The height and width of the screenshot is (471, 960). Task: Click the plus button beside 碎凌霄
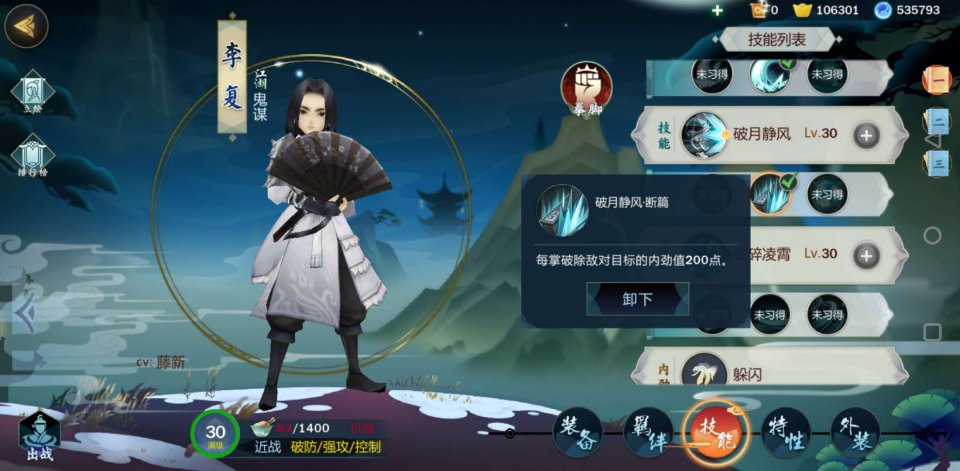point(866,254)
